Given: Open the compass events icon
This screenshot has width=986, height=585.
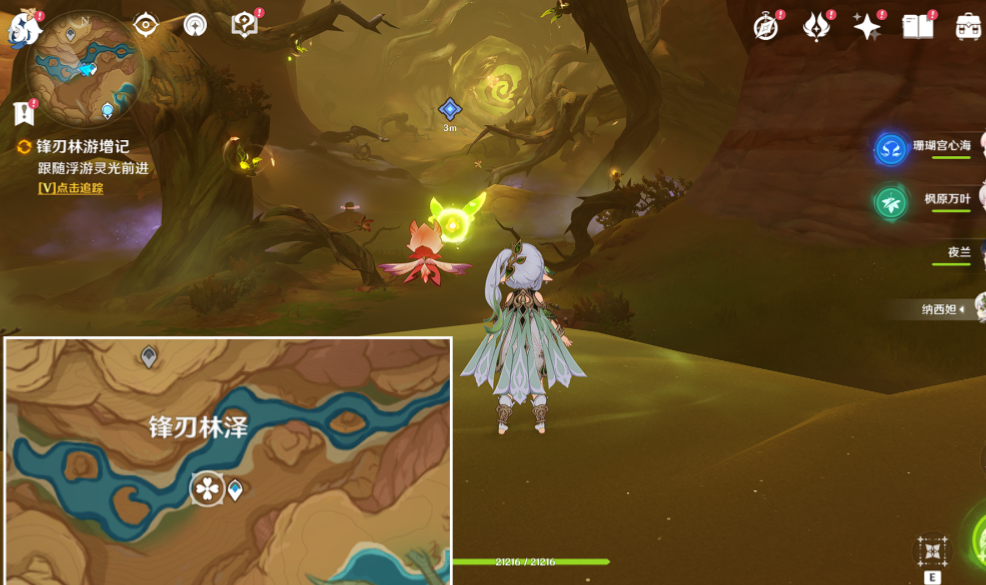Looking at the screenshot, I should (x=766, y=27).
